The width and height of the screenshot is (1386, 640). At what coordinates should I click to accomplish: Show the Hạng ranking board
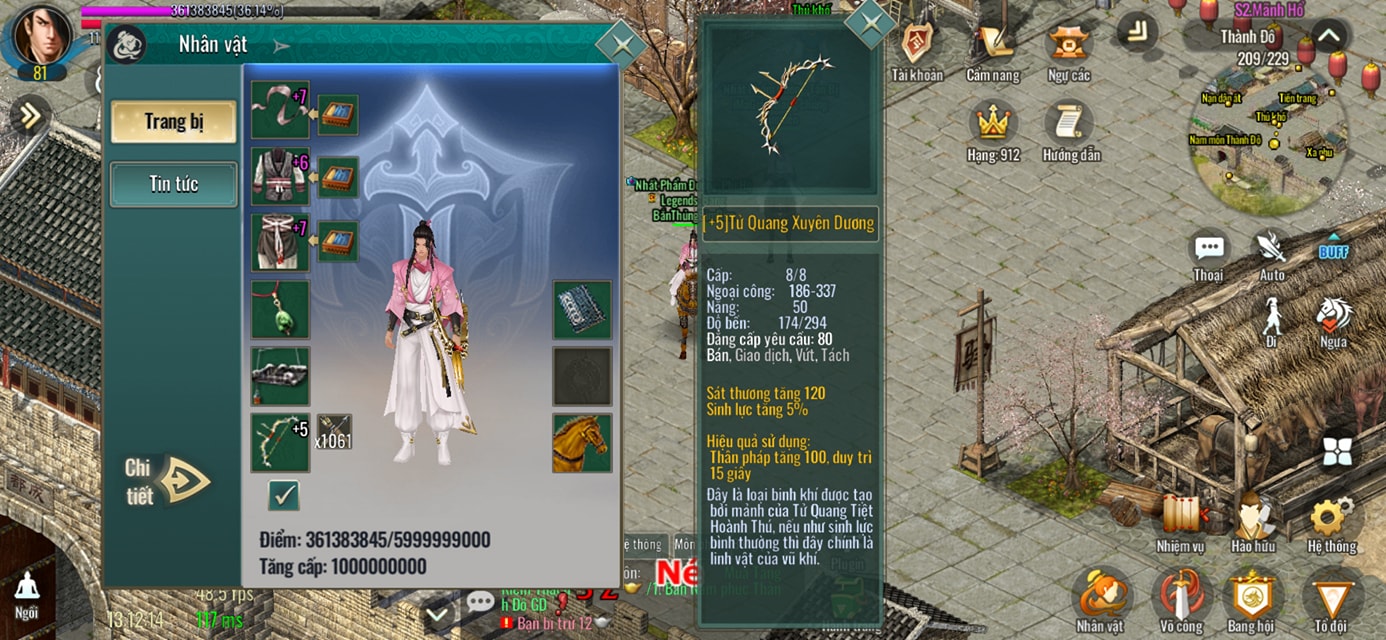993,128
